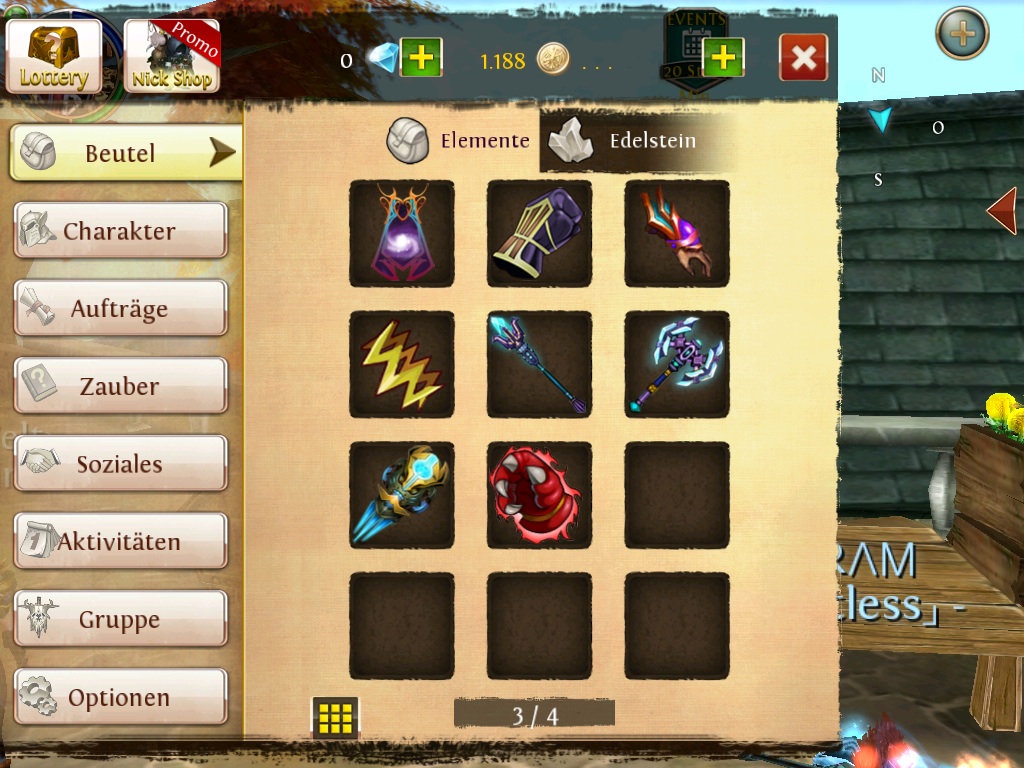Open the Charakter menu
This screenshot has height=768, width=1024.
120,231
